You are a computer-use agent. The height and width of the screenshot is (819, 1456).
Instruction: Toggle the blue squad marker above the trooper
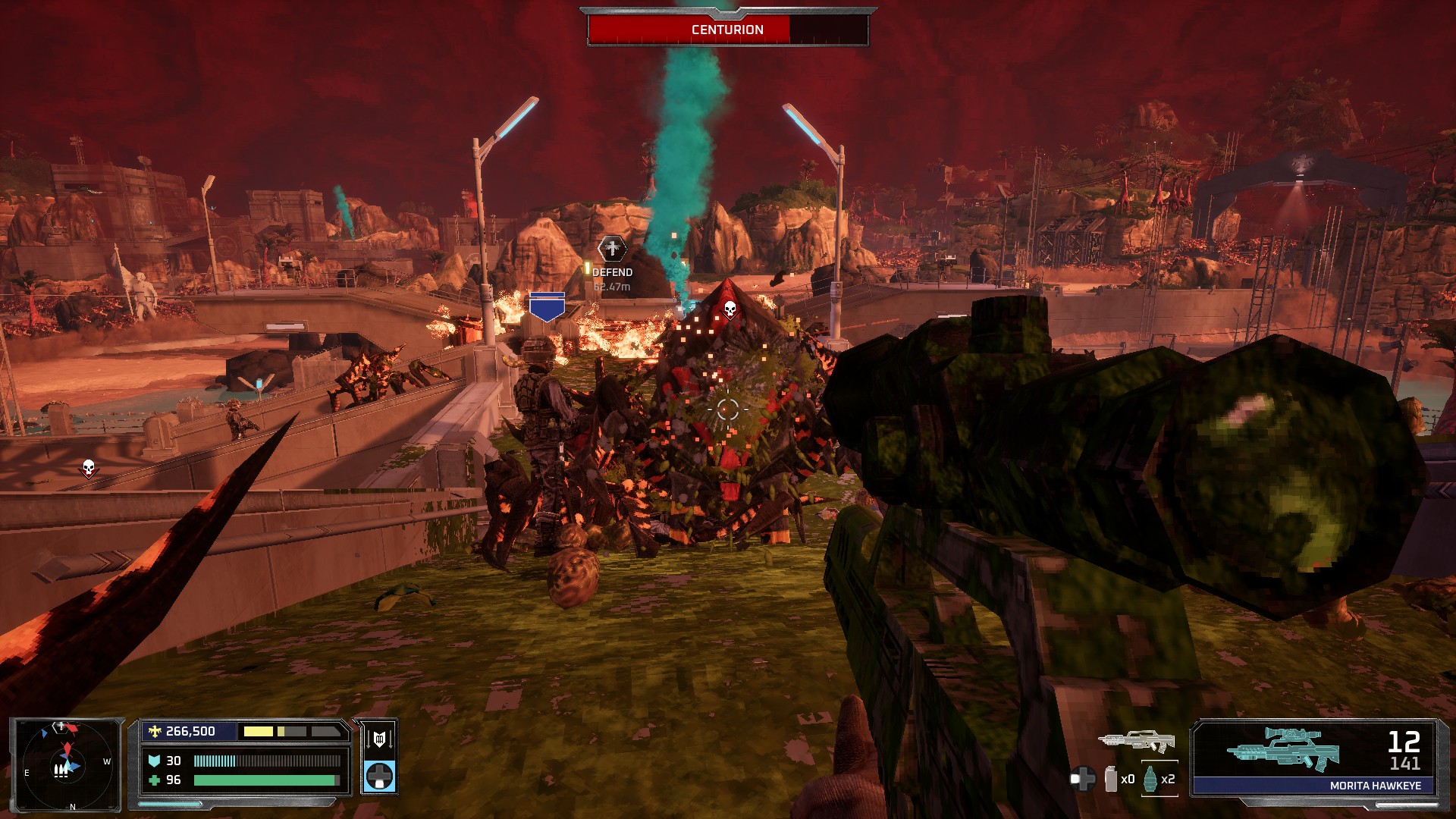[x=548, y=306]
